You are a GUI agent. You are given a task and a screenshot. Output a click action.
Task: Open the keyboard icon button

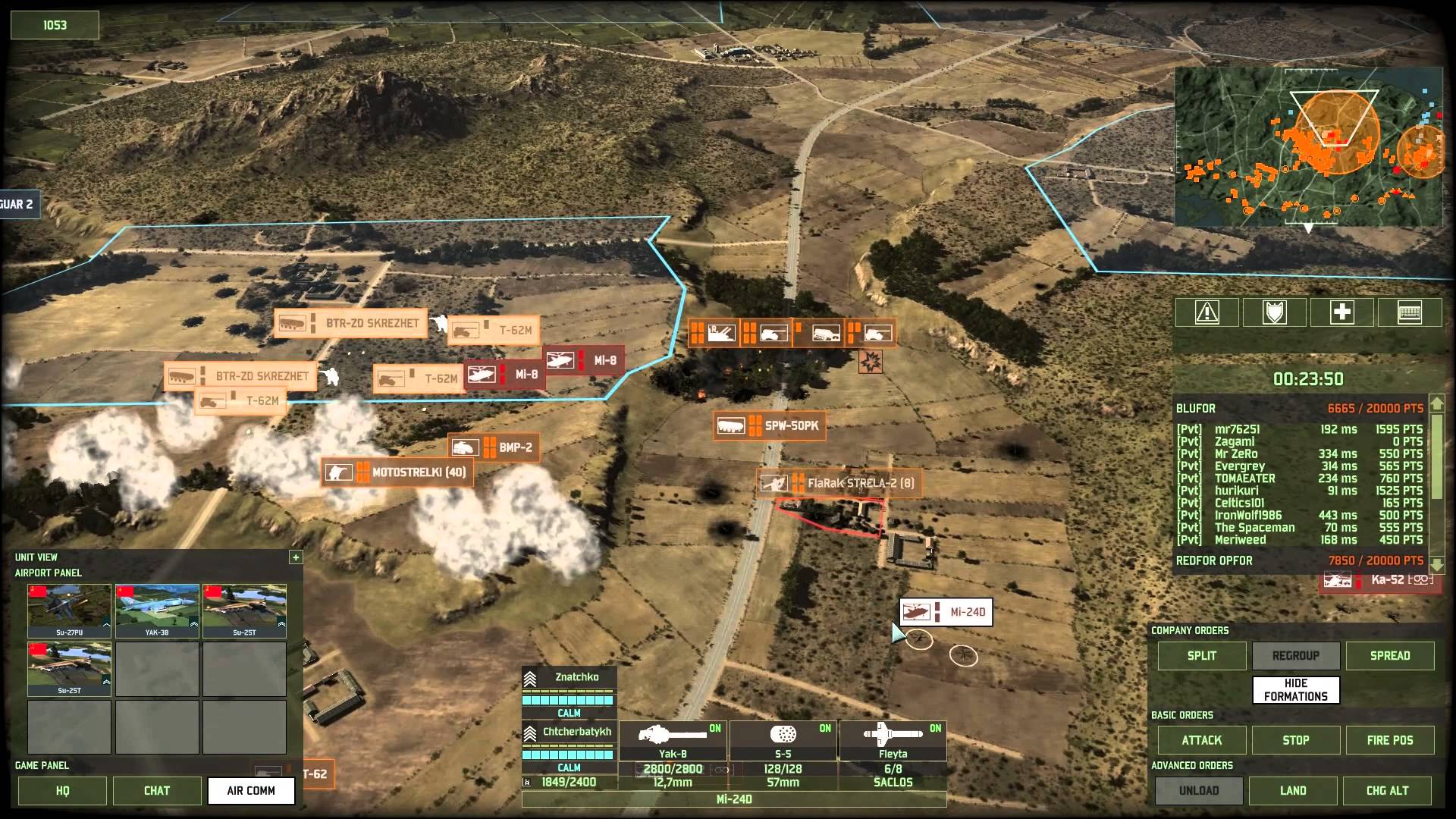[x=1409, y=312]
